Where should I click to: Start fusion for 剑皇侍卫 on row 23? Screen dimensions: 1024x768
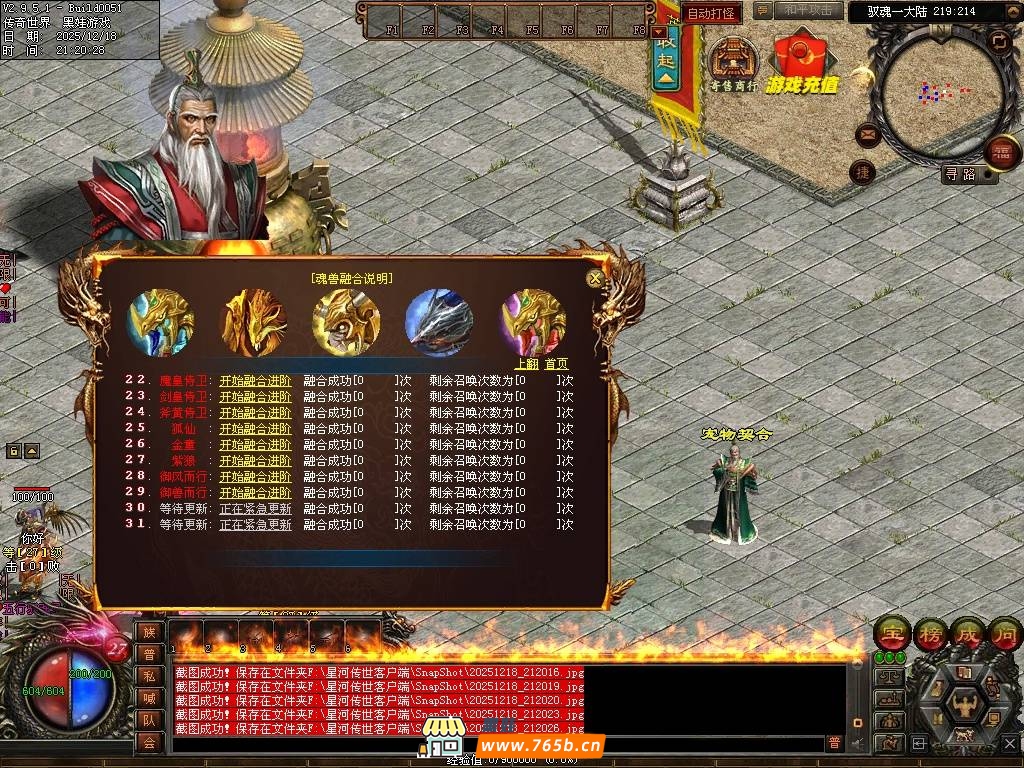tap(256, 396)
